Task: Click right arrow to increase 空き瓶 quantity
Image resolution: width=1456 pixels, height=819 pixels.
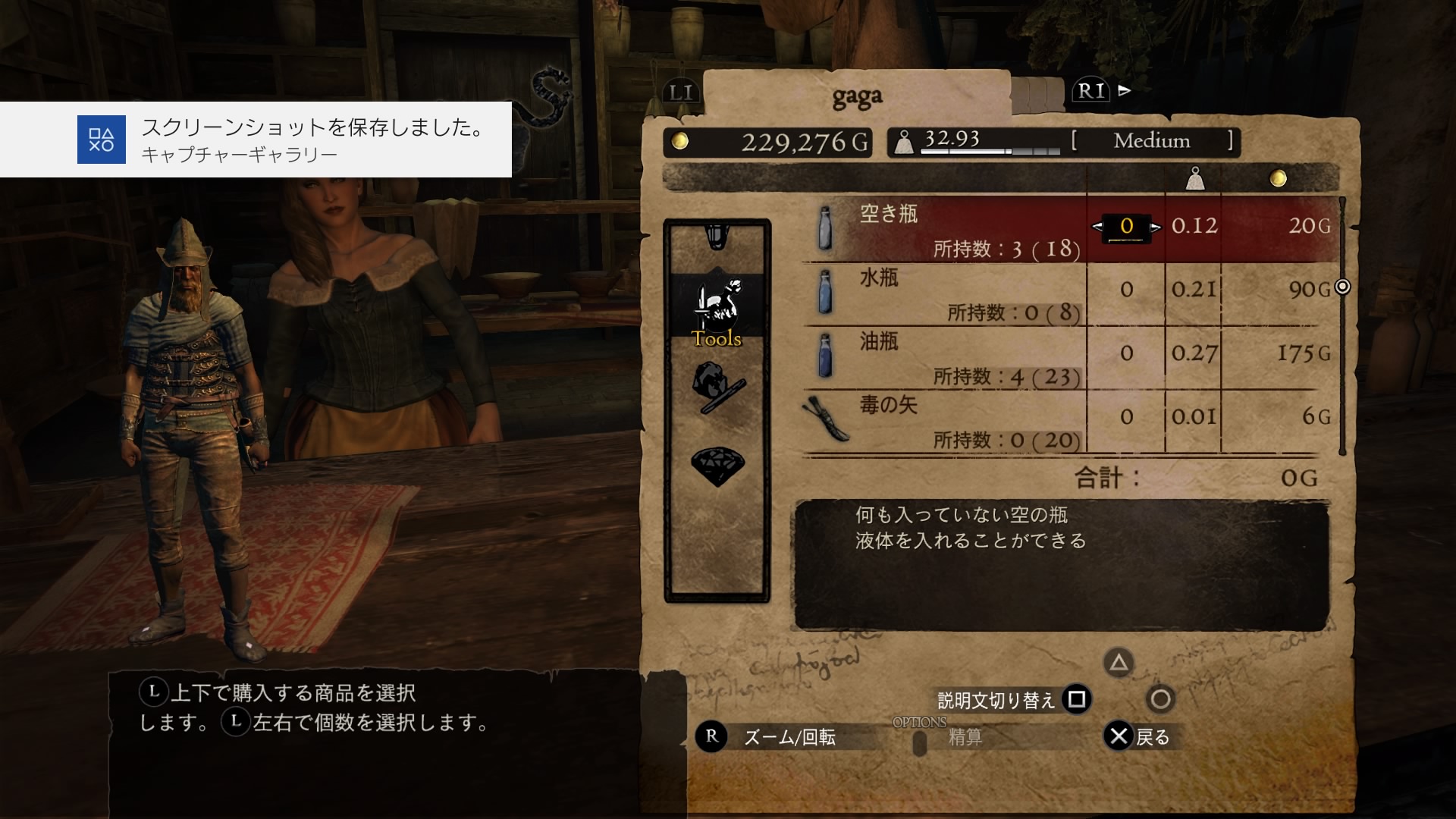Action: (1157, 227)
